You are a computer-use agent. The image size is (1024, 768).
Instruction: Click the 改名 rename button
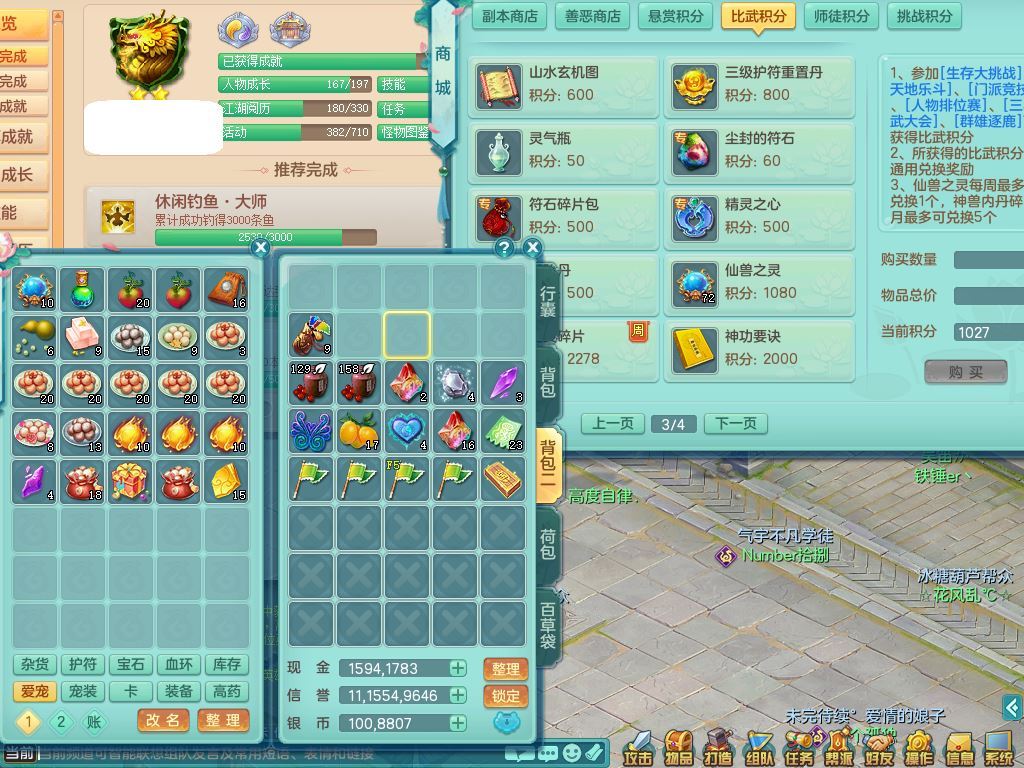162,720
